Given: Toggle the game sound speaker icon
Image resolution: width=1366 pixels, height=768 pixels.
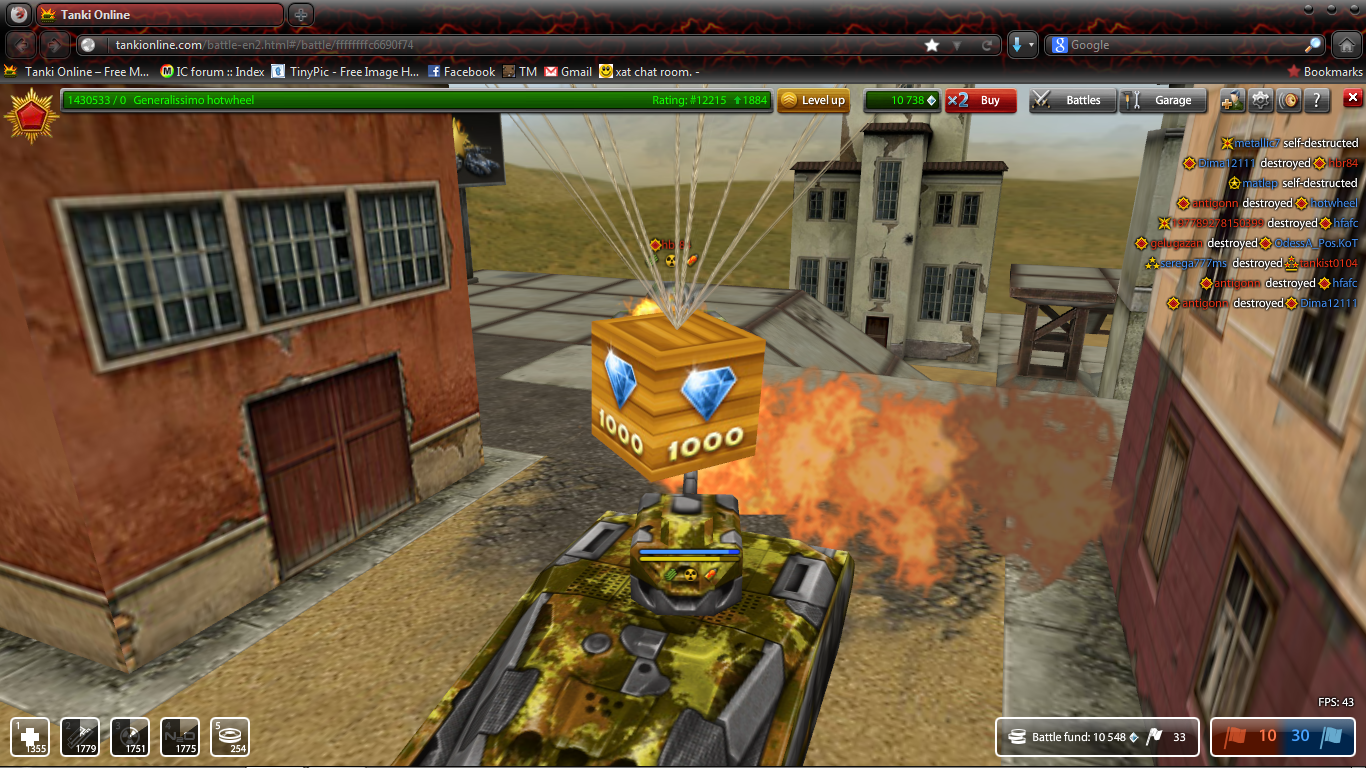Looking at the screenshot, I should (x=1290, y=99).
